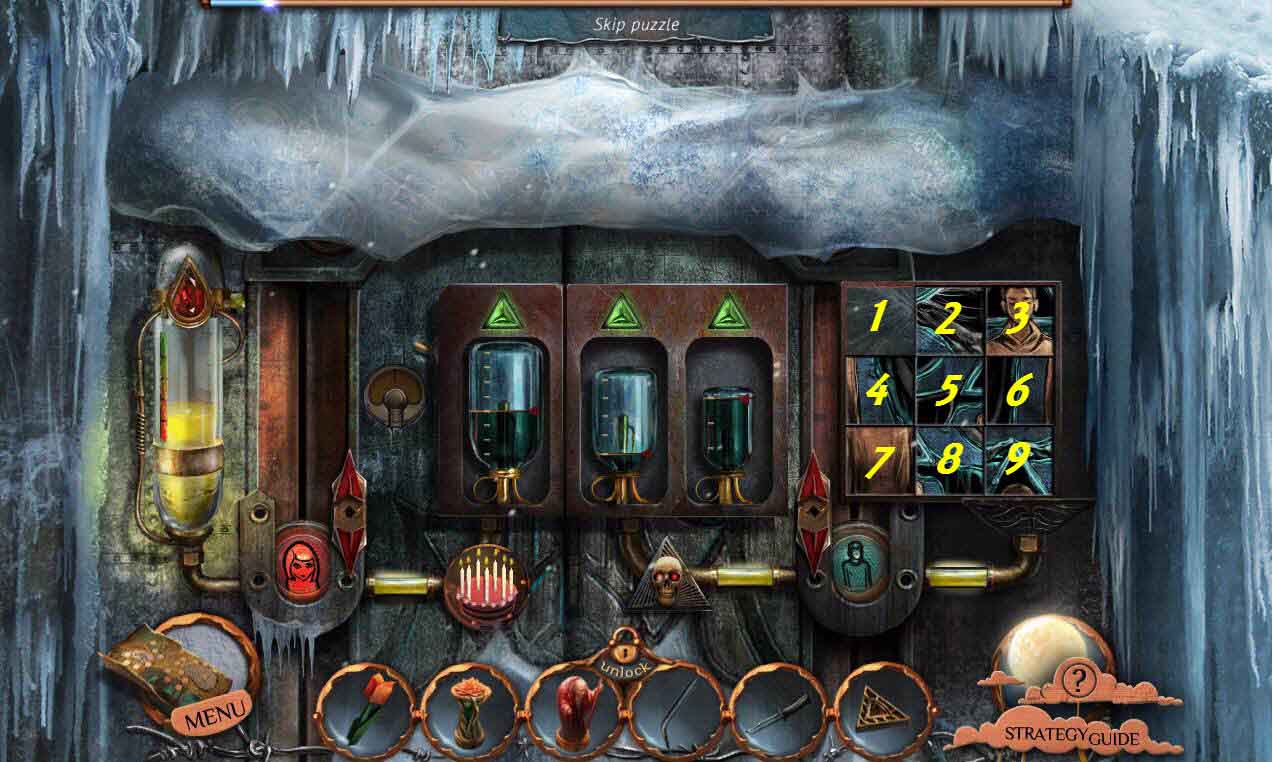The image size is (1272, 762).
Task: Choose puzzle tile number 5
Action: (x=947, y=390)
